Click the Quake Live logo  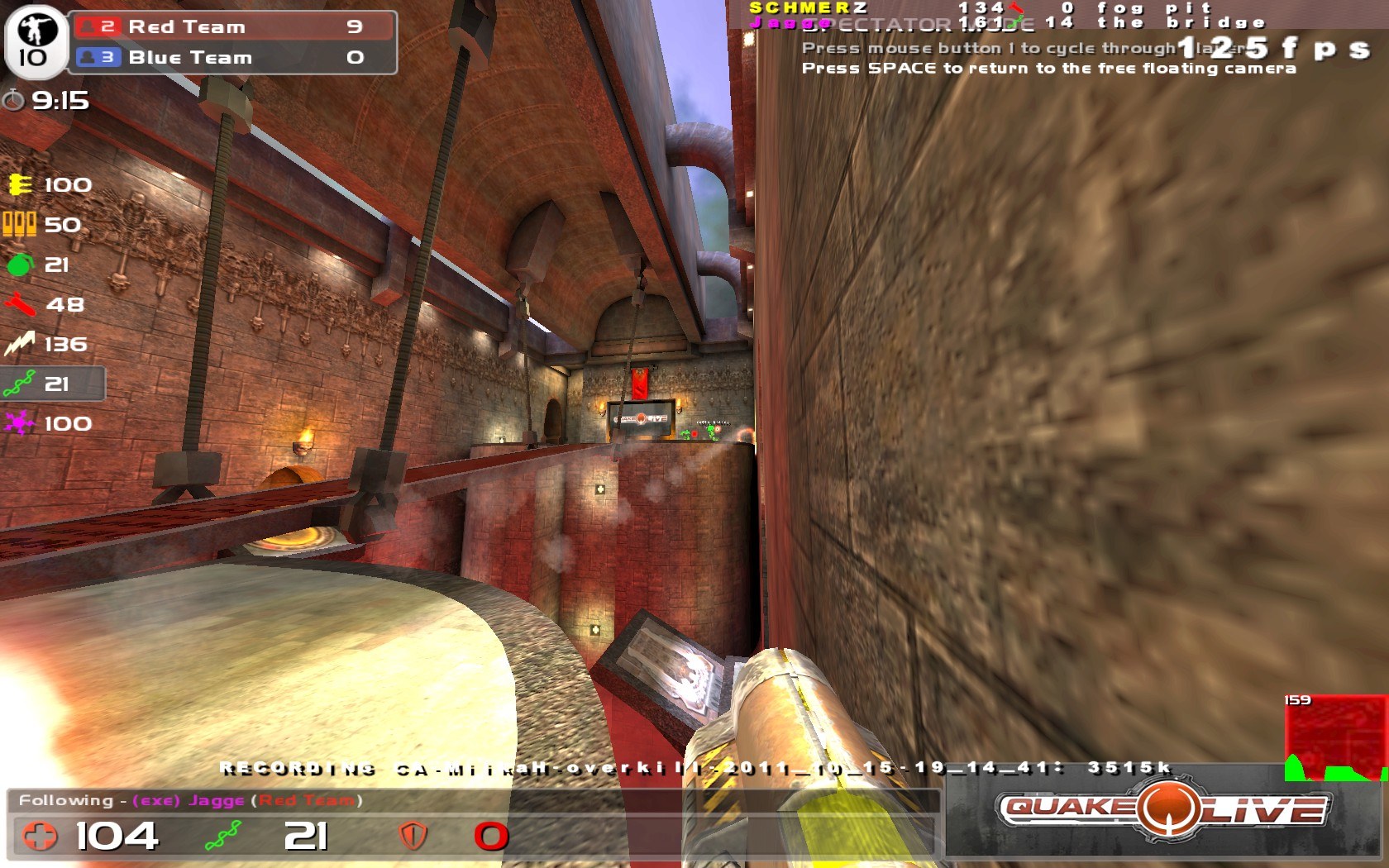tap(1163, 810)
